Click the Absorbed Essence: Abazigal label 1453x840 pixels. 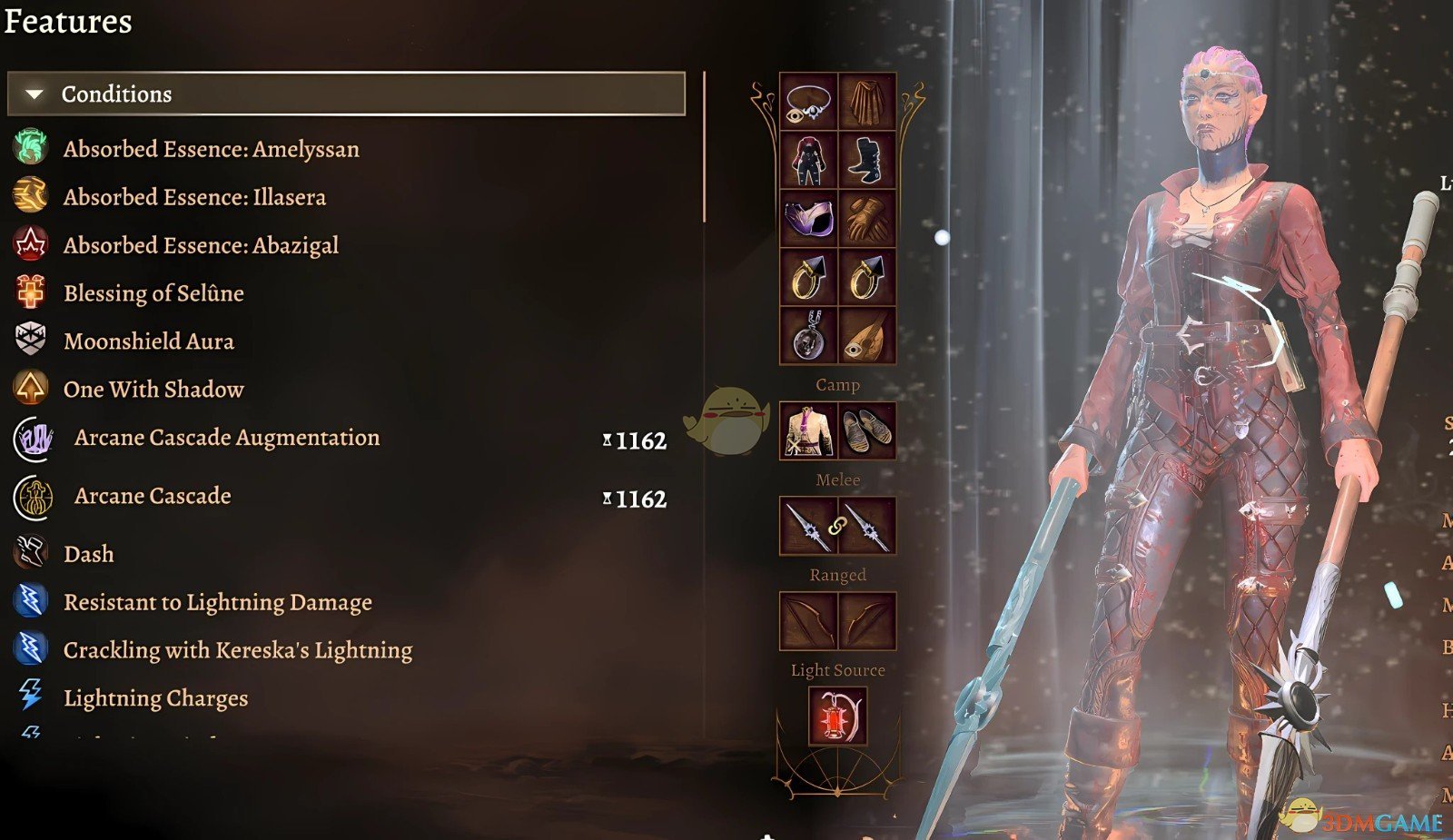point(201,245)
